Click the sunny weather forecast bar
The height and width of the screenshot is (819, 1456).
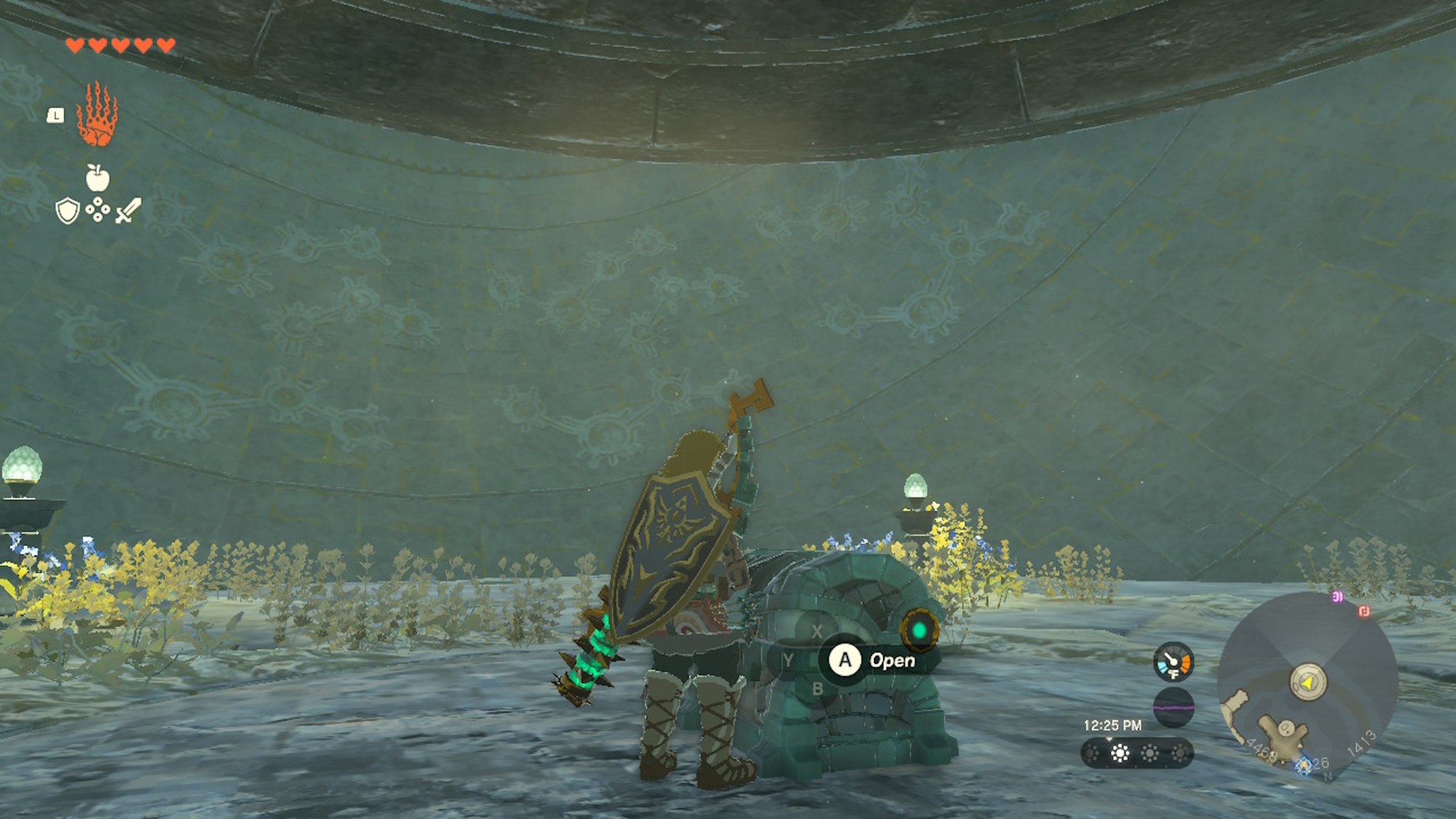(1137, 753)
